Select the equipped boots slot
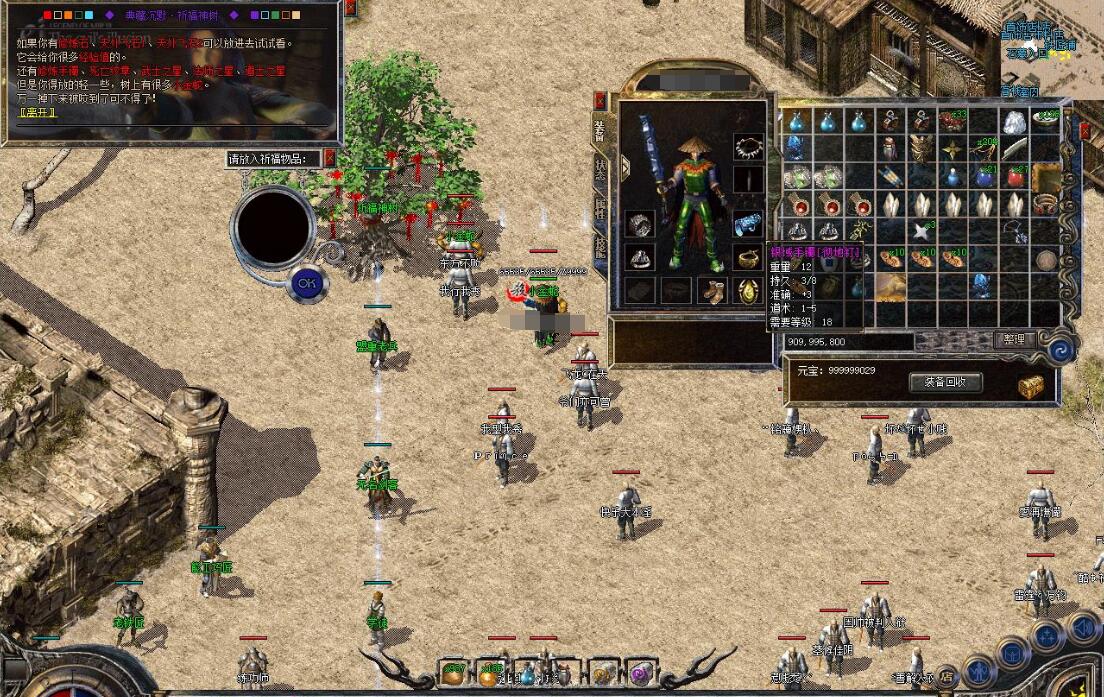 (x=712, y=291)
